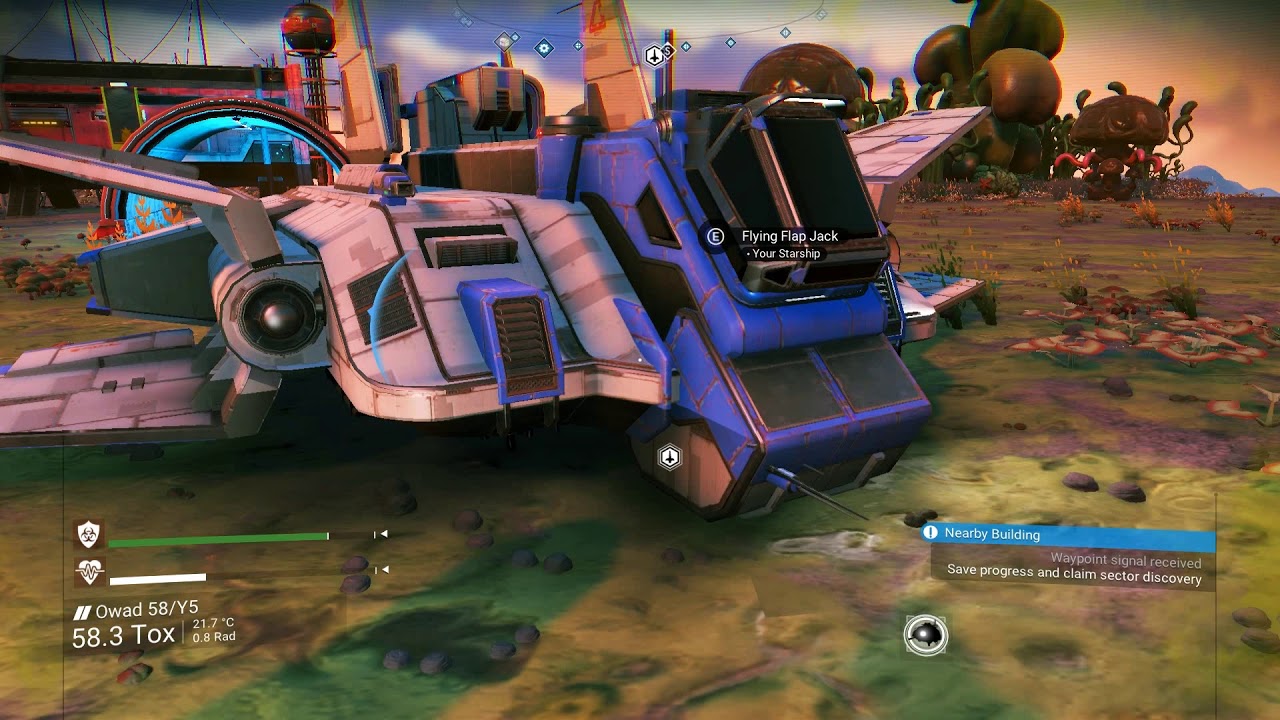Select the starship marker on the compass
The height and width of the screenshot is (720, 1280).
pyautogui.click(x=654, y=55)
